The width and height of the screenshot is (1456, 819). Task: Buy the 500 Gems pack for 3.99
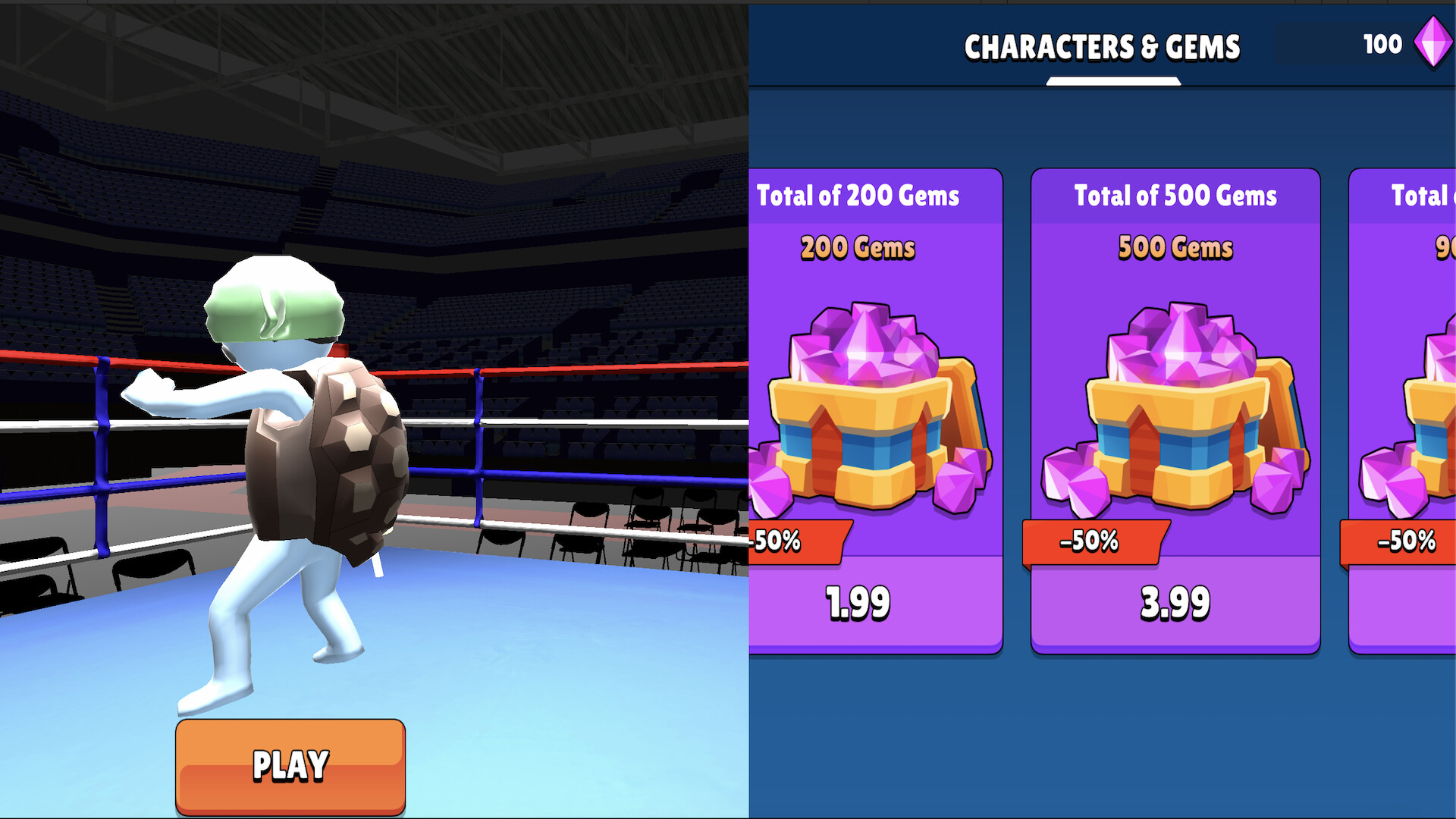click(x=1175, y=603)
